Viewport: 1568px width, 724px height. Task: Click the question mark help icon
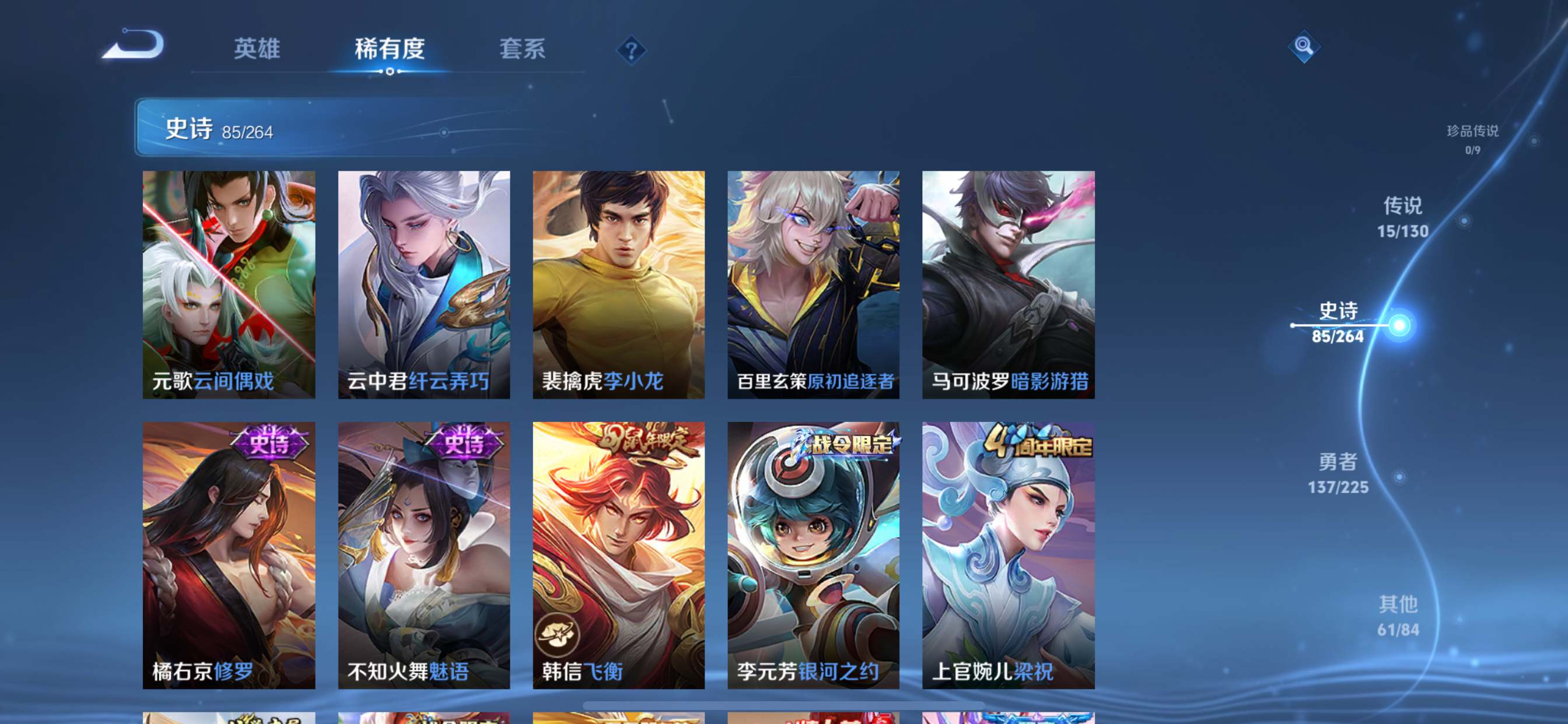pos(631,51)
